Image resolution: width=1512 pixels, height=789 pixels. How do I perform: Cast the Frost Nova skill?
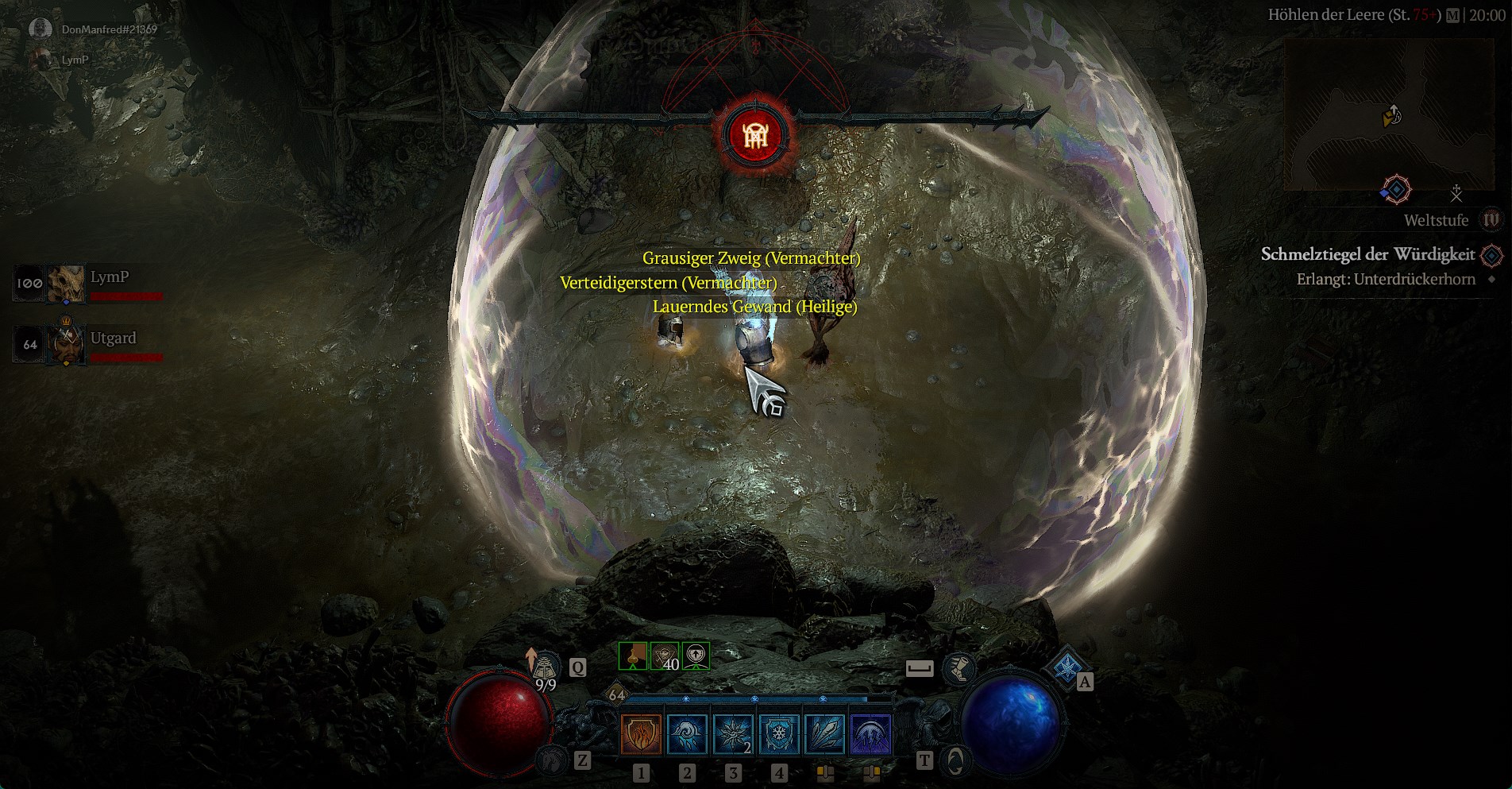coord(687,733)
